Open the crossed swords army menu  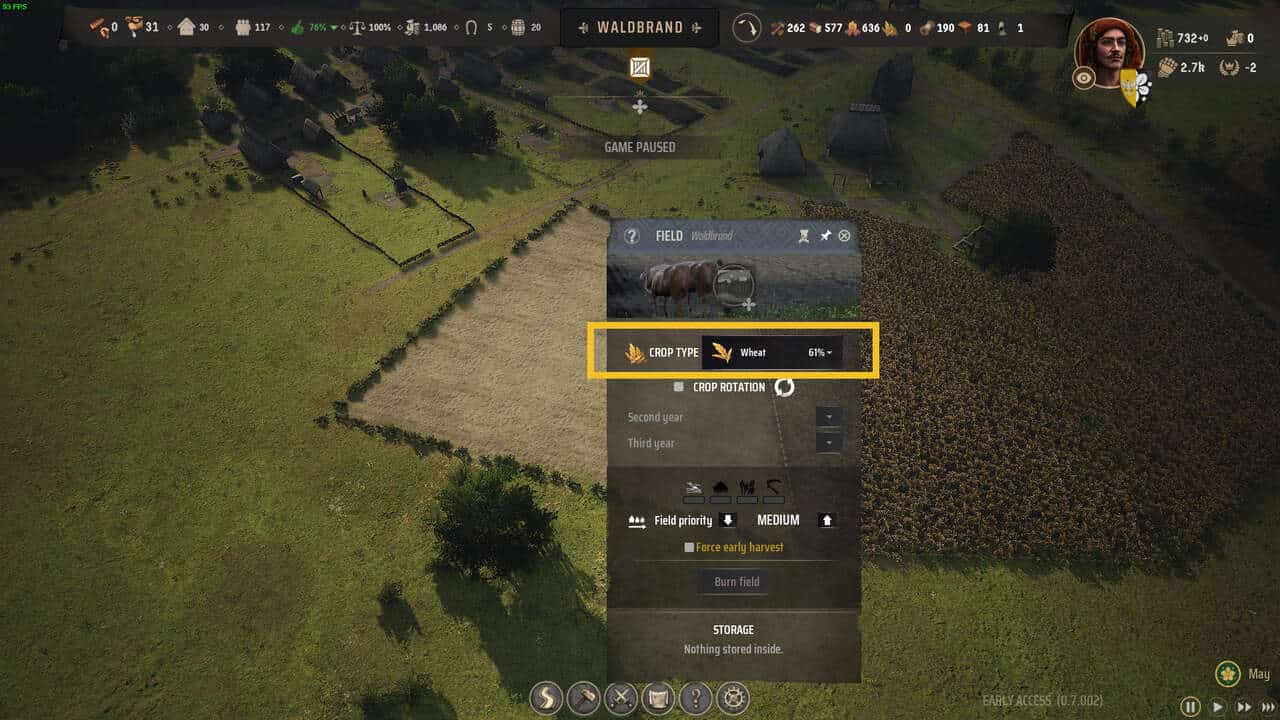621,697
